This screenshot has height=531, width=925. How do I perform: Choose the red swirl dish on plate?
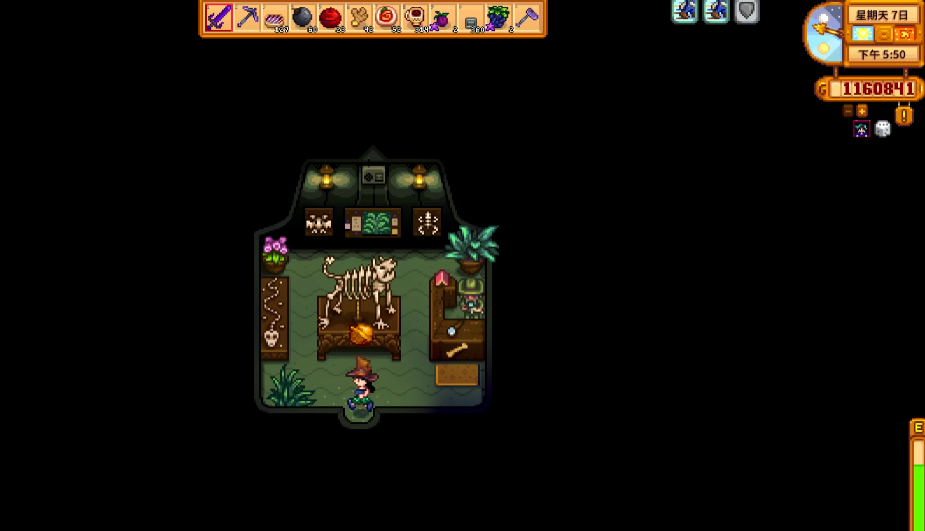coord(387,18)
